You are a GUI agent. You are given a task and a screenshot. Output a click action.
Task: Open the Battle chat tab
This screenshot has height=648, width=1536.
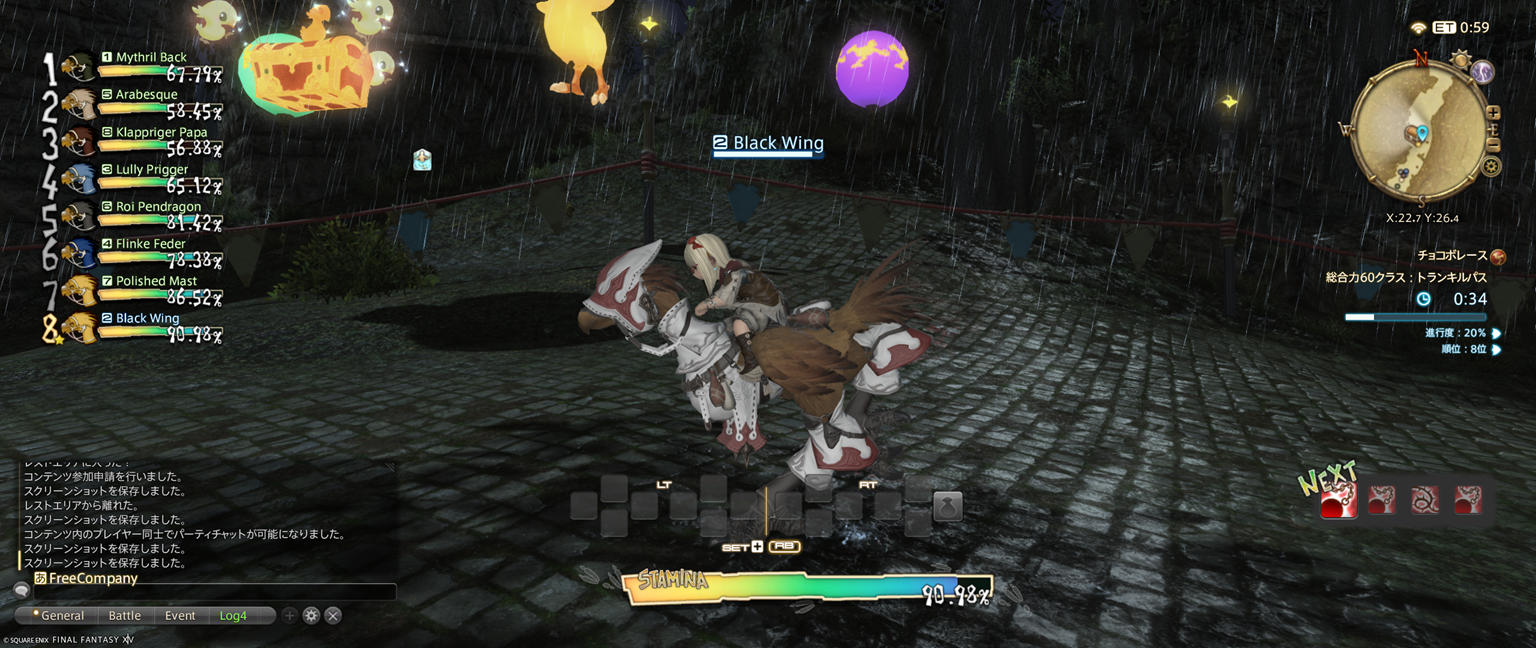click(125, 616)
